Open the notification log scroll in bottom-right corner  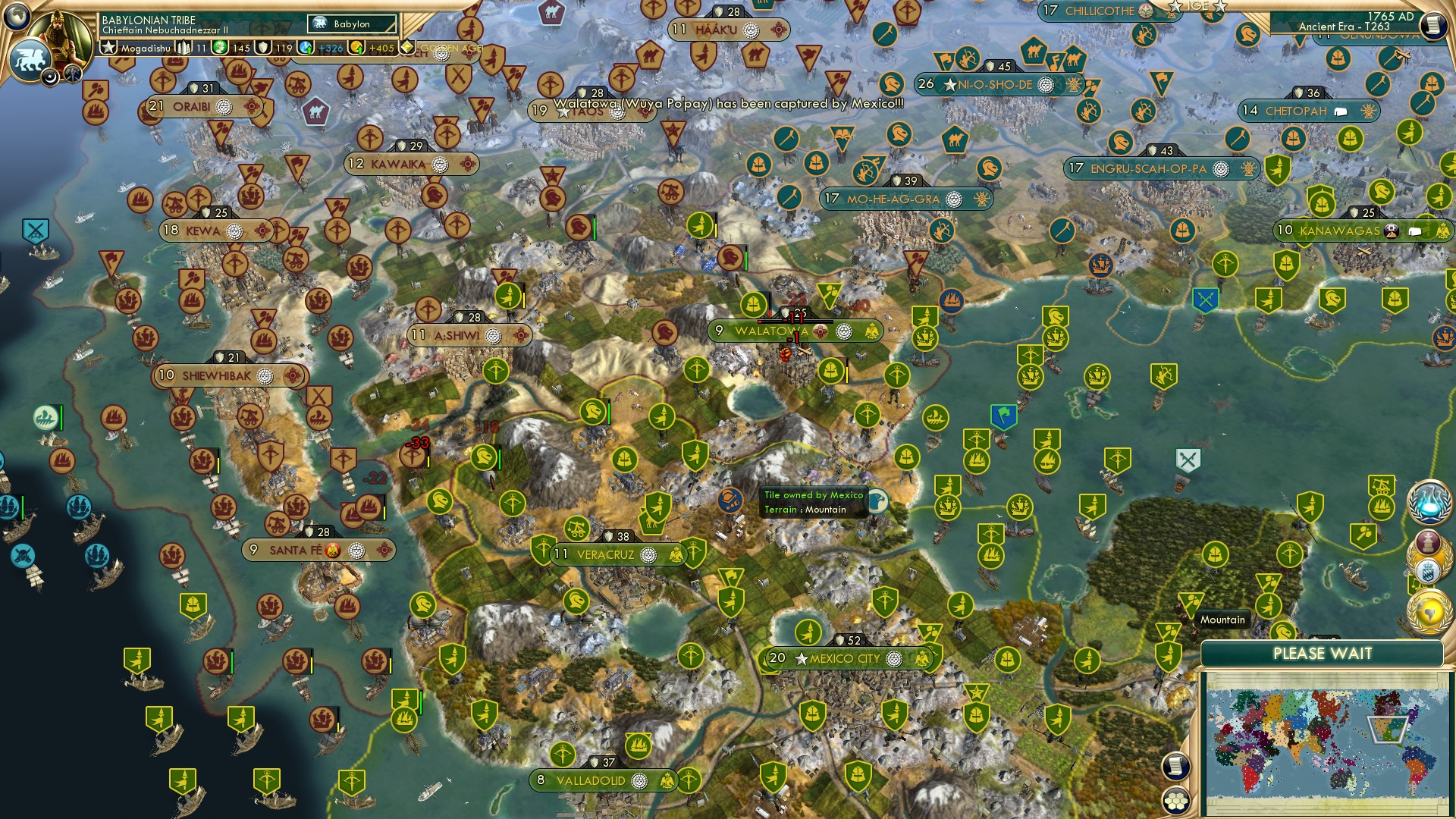tap(1175, 767)
